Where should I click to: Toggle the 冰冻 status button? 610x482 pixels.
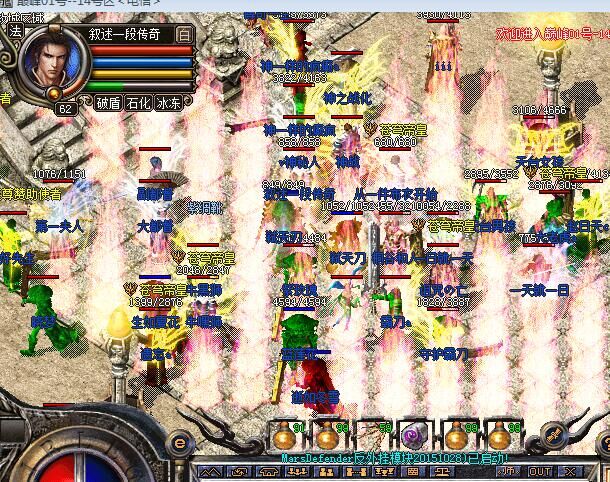point(169,103)
